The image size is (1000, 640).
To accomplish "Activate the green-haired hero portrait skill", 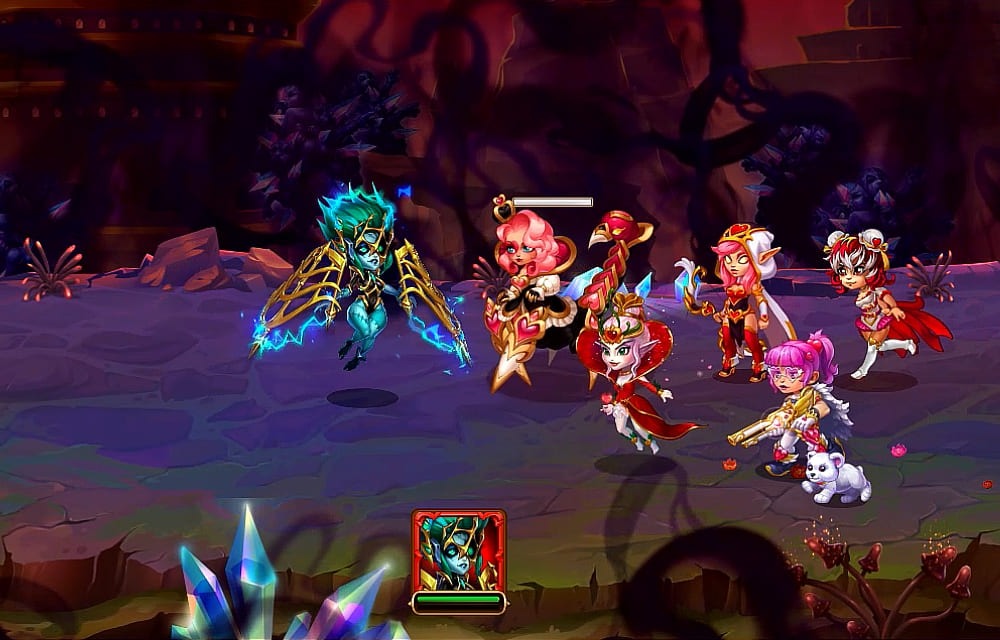I will coord(458,550).
